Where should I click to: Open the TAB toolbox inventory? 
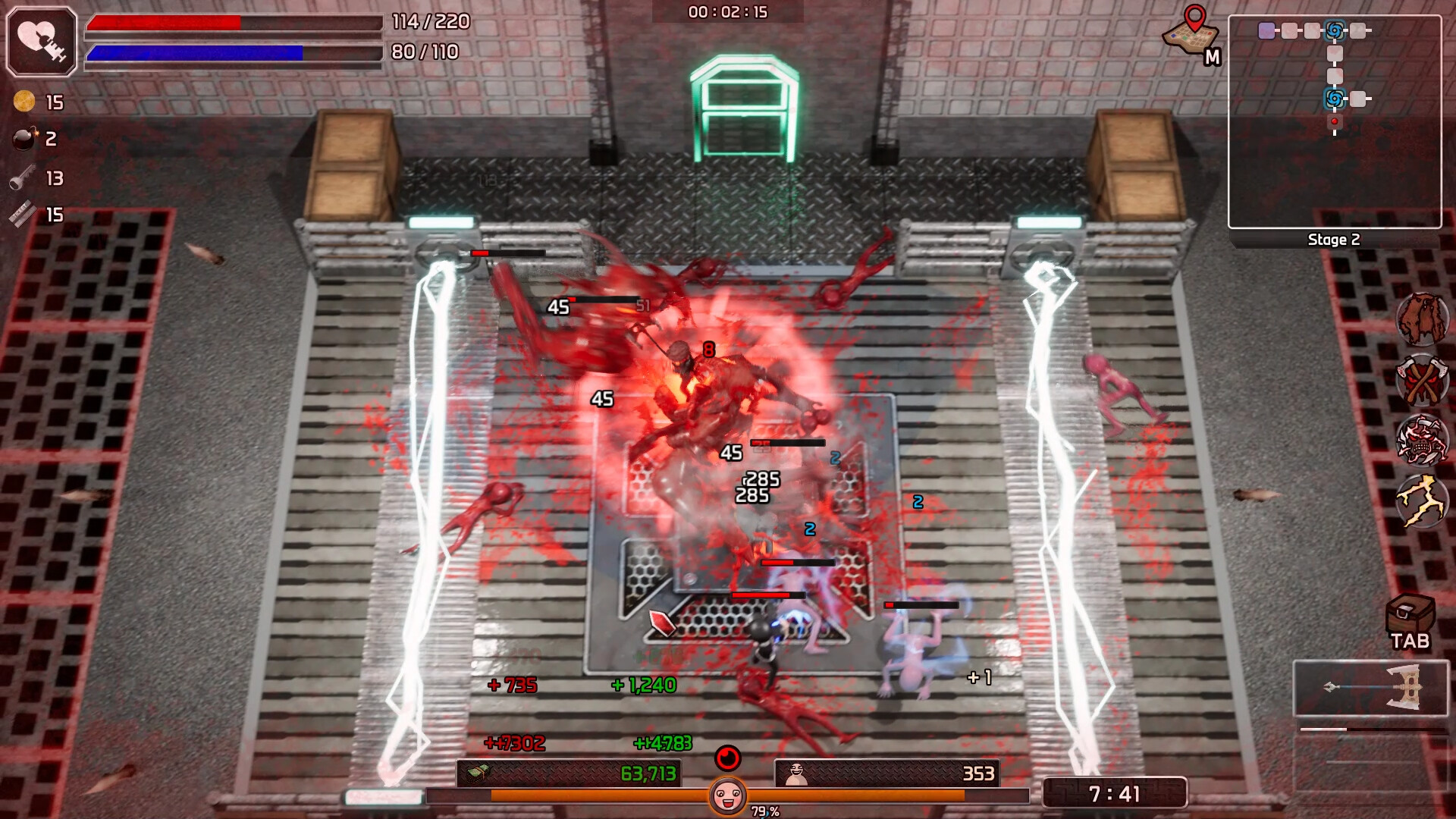tap(1410, 613)
